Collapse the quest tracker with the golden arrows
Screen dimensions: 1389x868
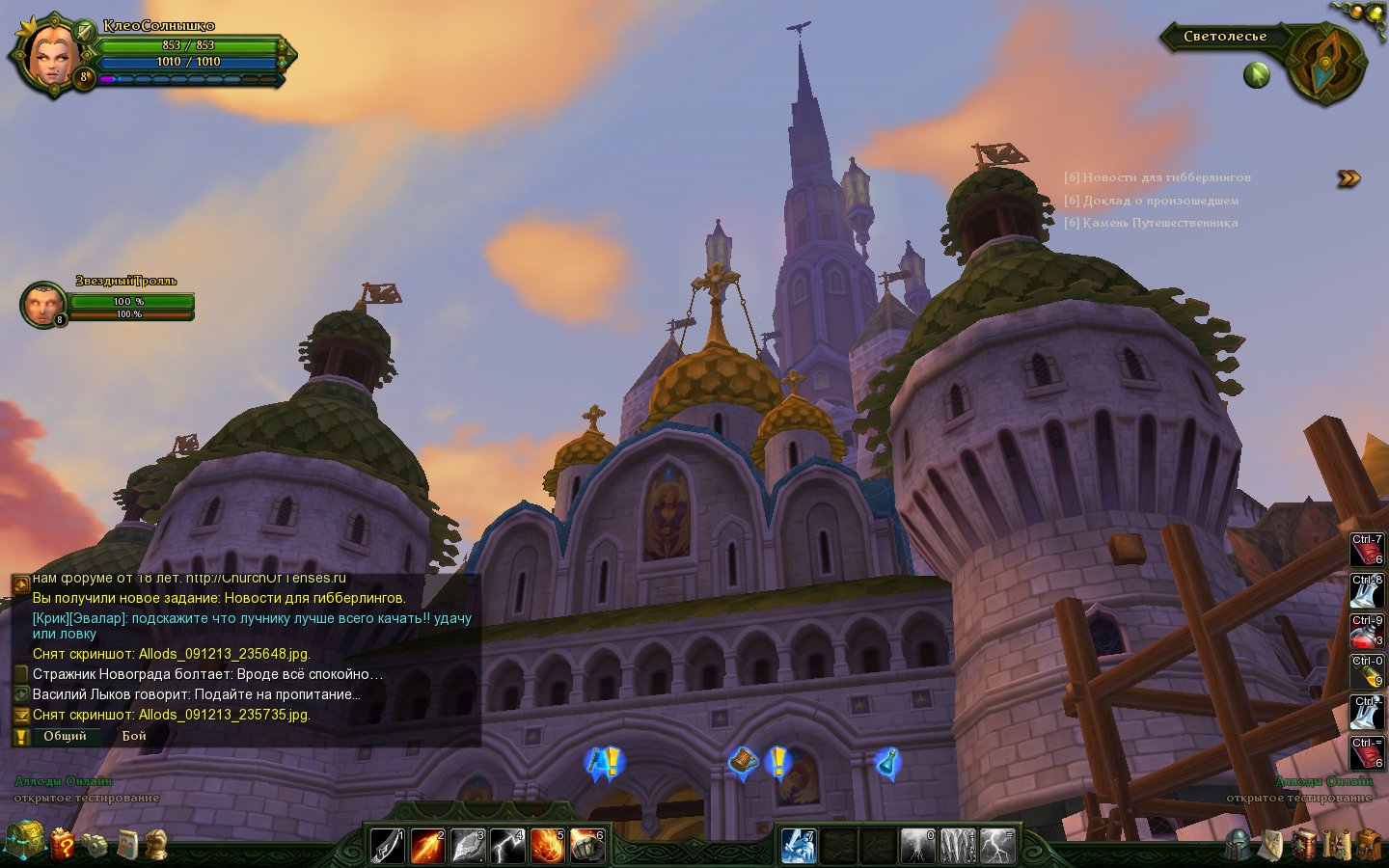click(x=1348, y=178)
